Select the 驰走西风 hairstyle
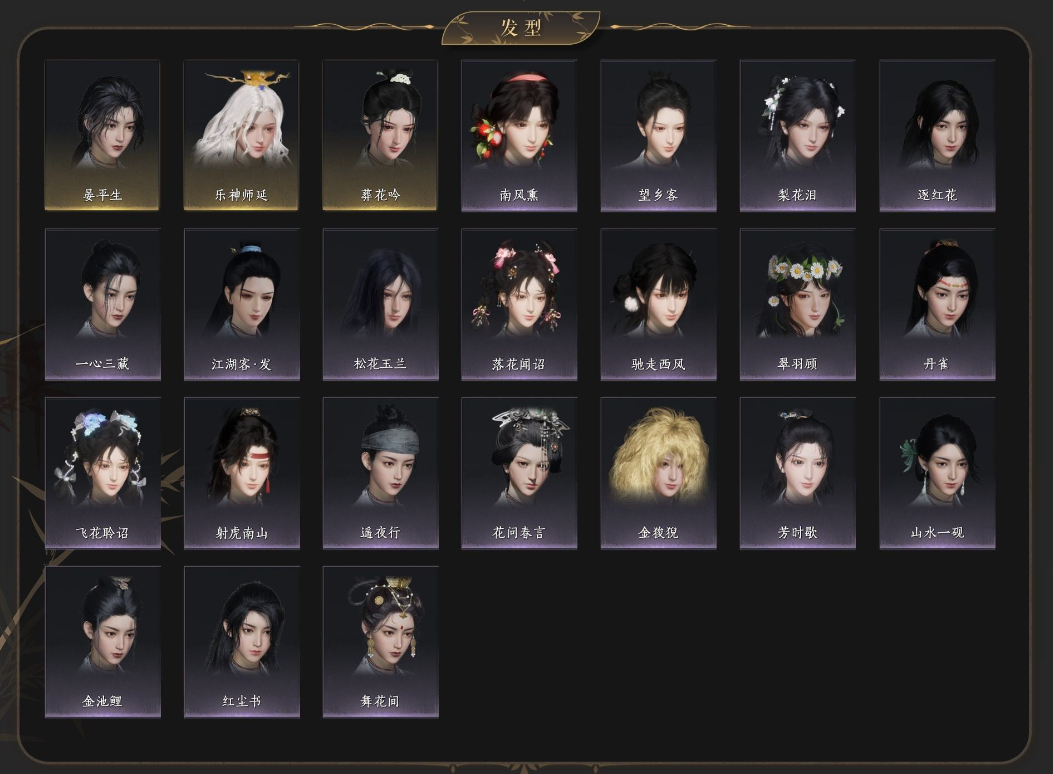Image resolution: width=1053 pixels, height=774 pixels. [x=658, y=304]
